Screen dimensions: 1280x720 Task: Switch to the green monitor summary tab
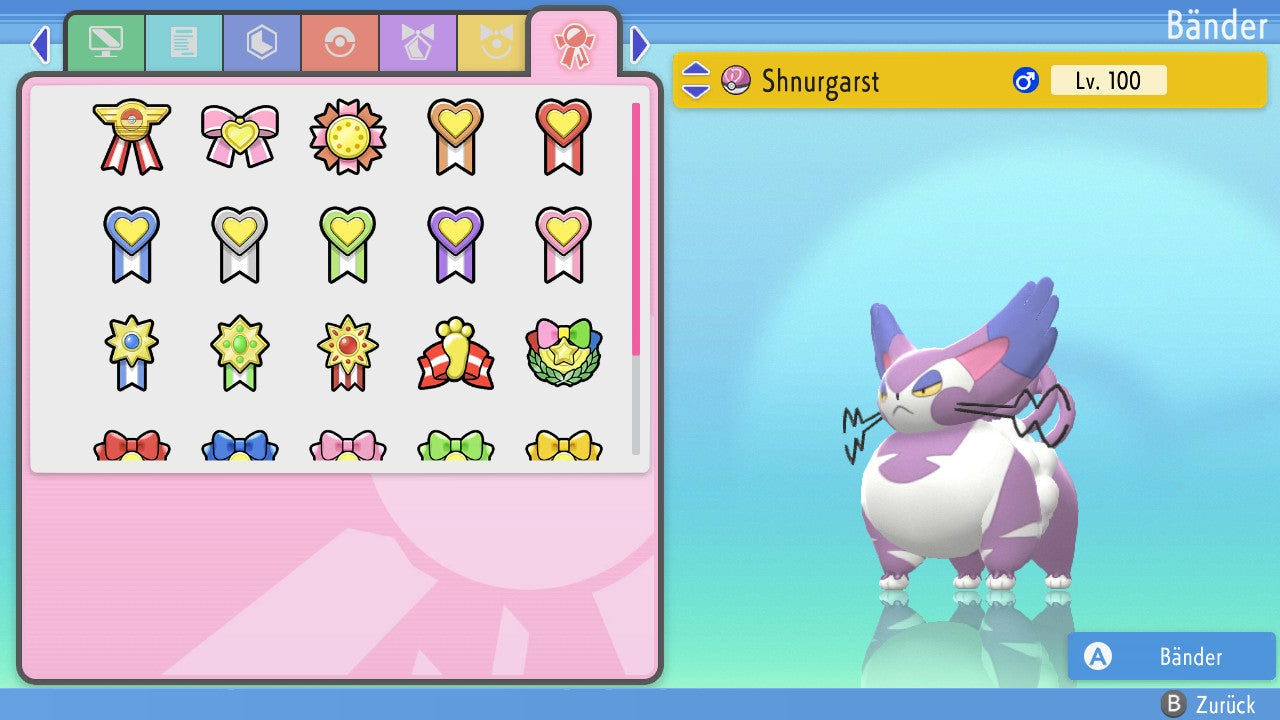pyautogui.click(x=106, y=43)
